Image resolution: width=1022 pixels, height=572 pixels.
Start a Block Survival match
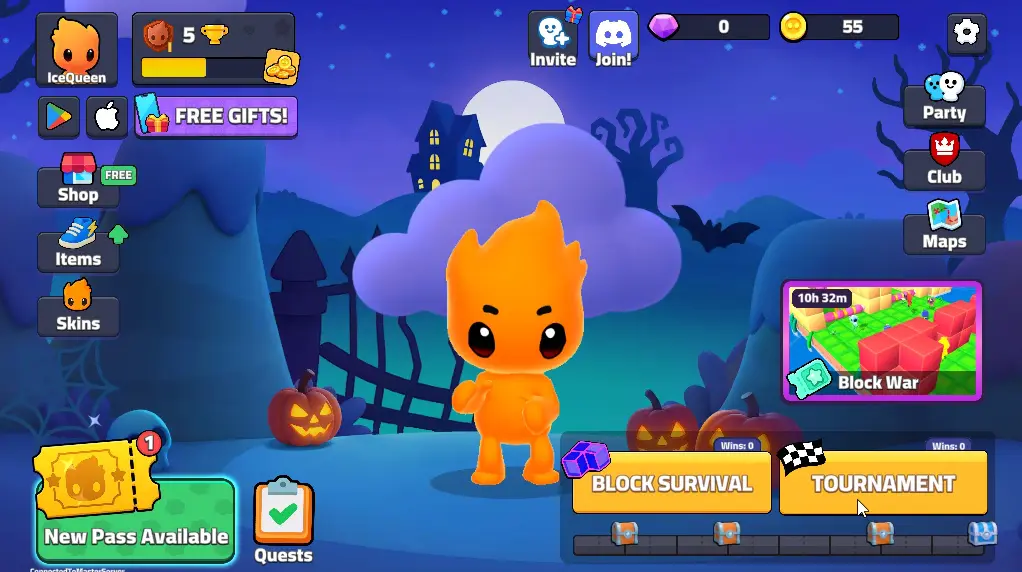671,483
